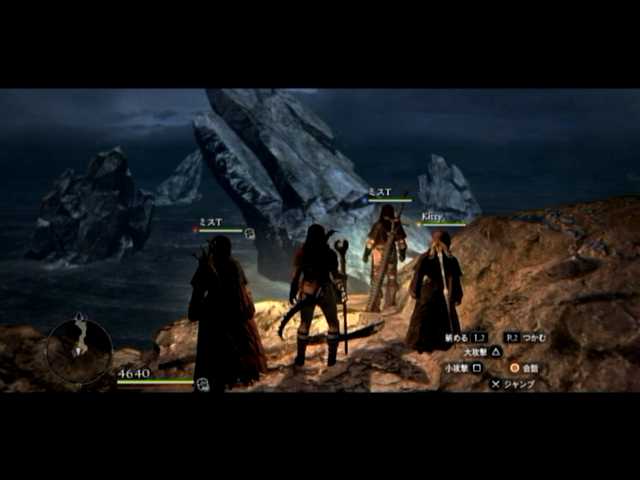Select the Kitty pawn name tag
This screenshot has width=640, height=480.
point(432,216)
